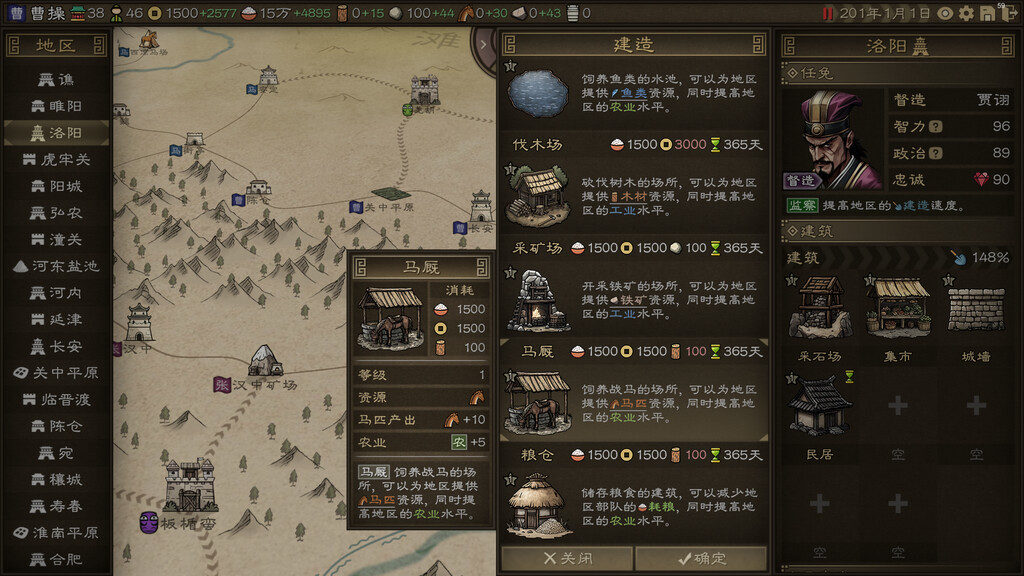The height and width of the screenshot is (576, 1024).
Task: Switch to the 谯 region
Action: coord(57,79)
